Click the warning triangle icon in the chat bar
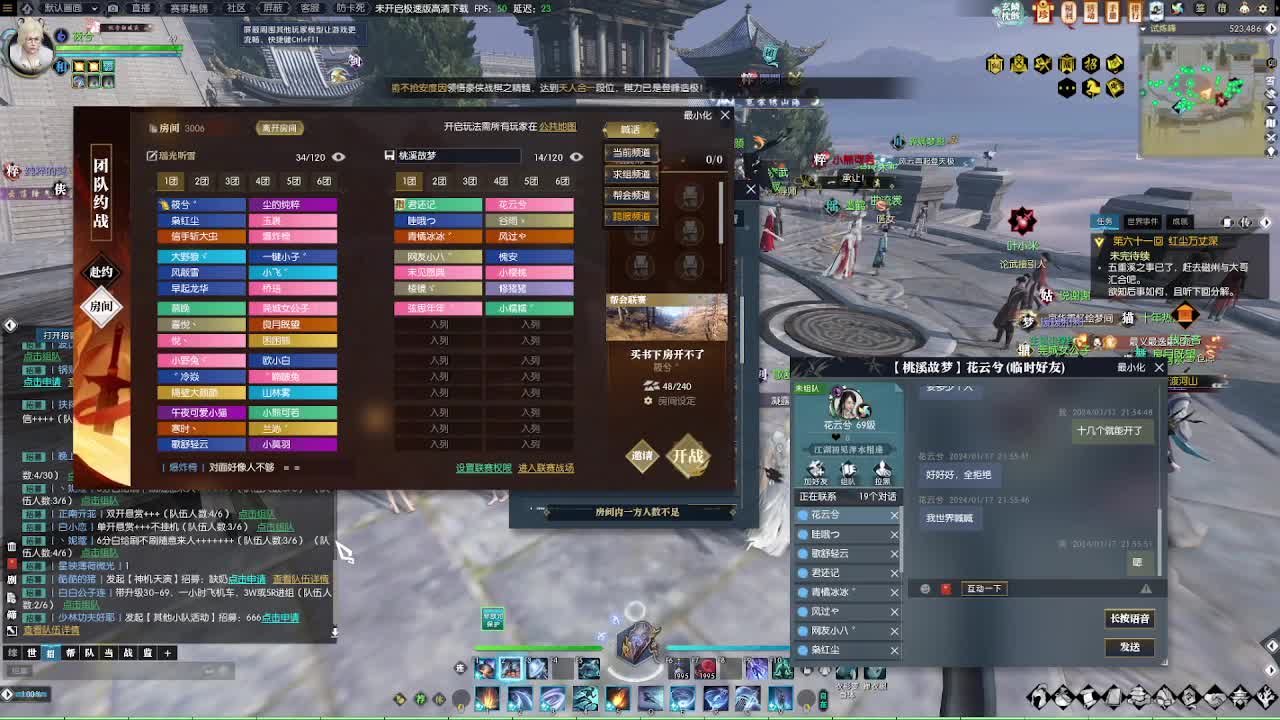1280x720 pixels. [1144, 586]
